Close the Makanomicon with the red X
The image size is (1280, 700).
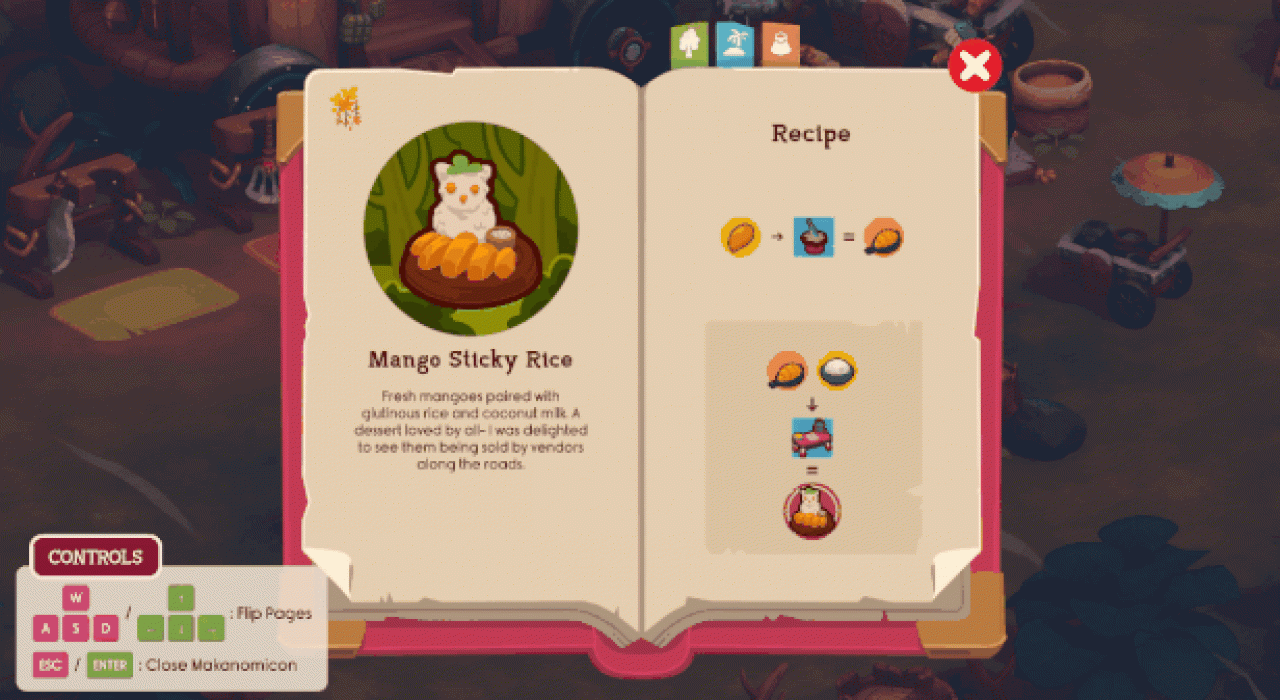975,66
